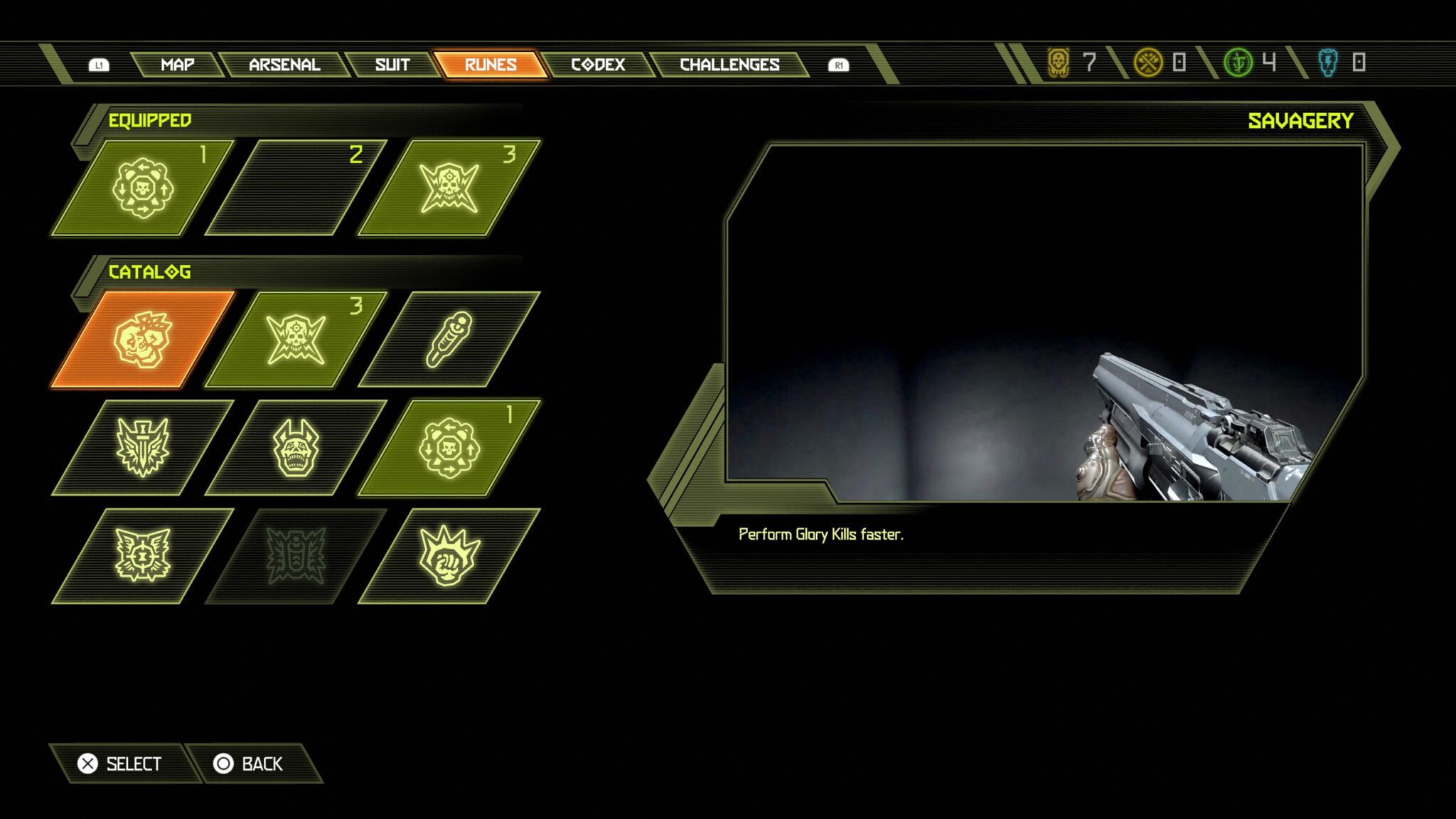Click the Select button

tap(121, 764)
